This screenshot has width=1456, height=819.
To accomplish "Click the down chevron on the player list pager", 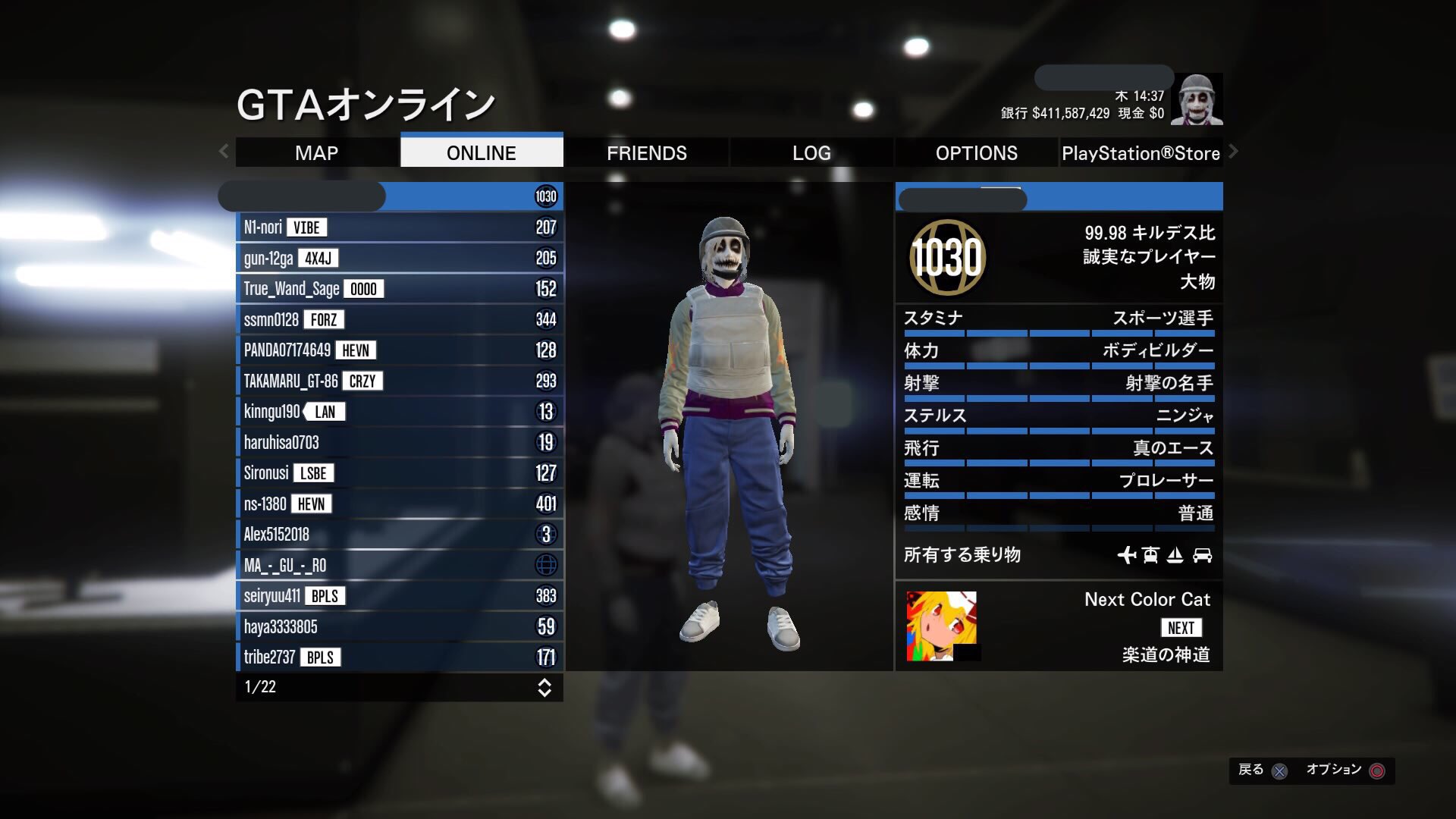I will (x=544, y=692).
